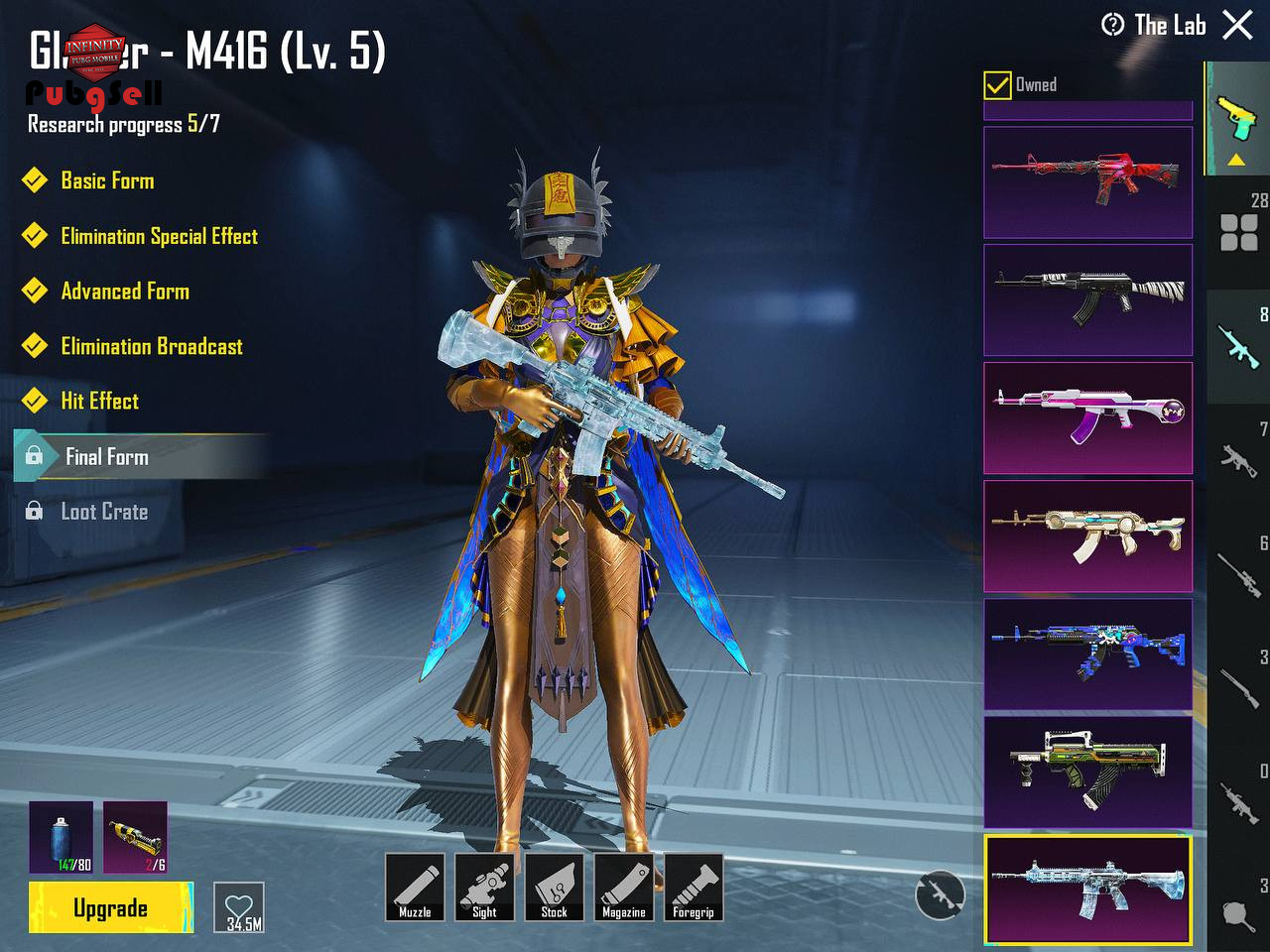Open the Stock attachment slot

pos(554,887)
